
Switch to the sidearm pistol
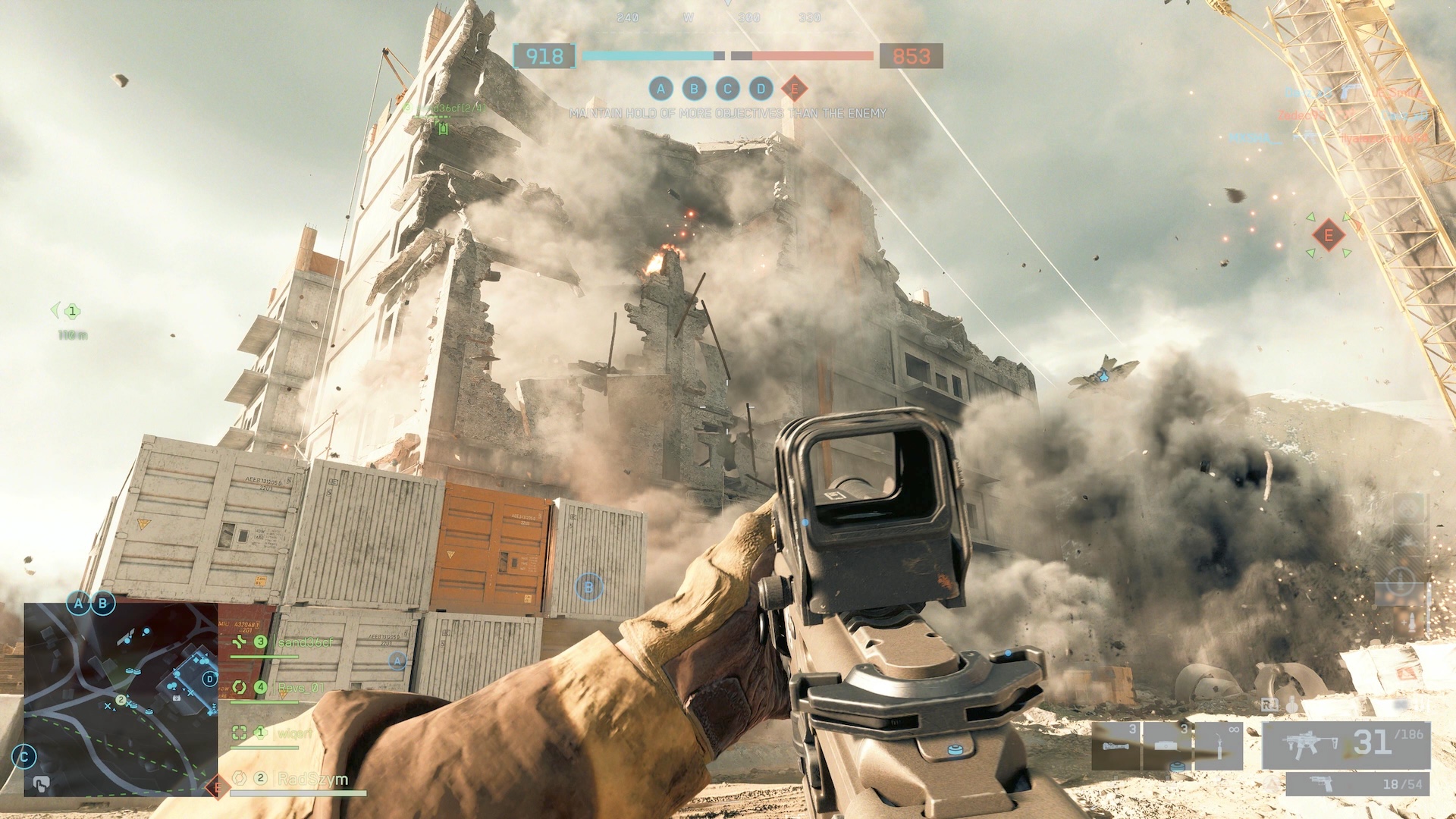(x=1357, y=784)
